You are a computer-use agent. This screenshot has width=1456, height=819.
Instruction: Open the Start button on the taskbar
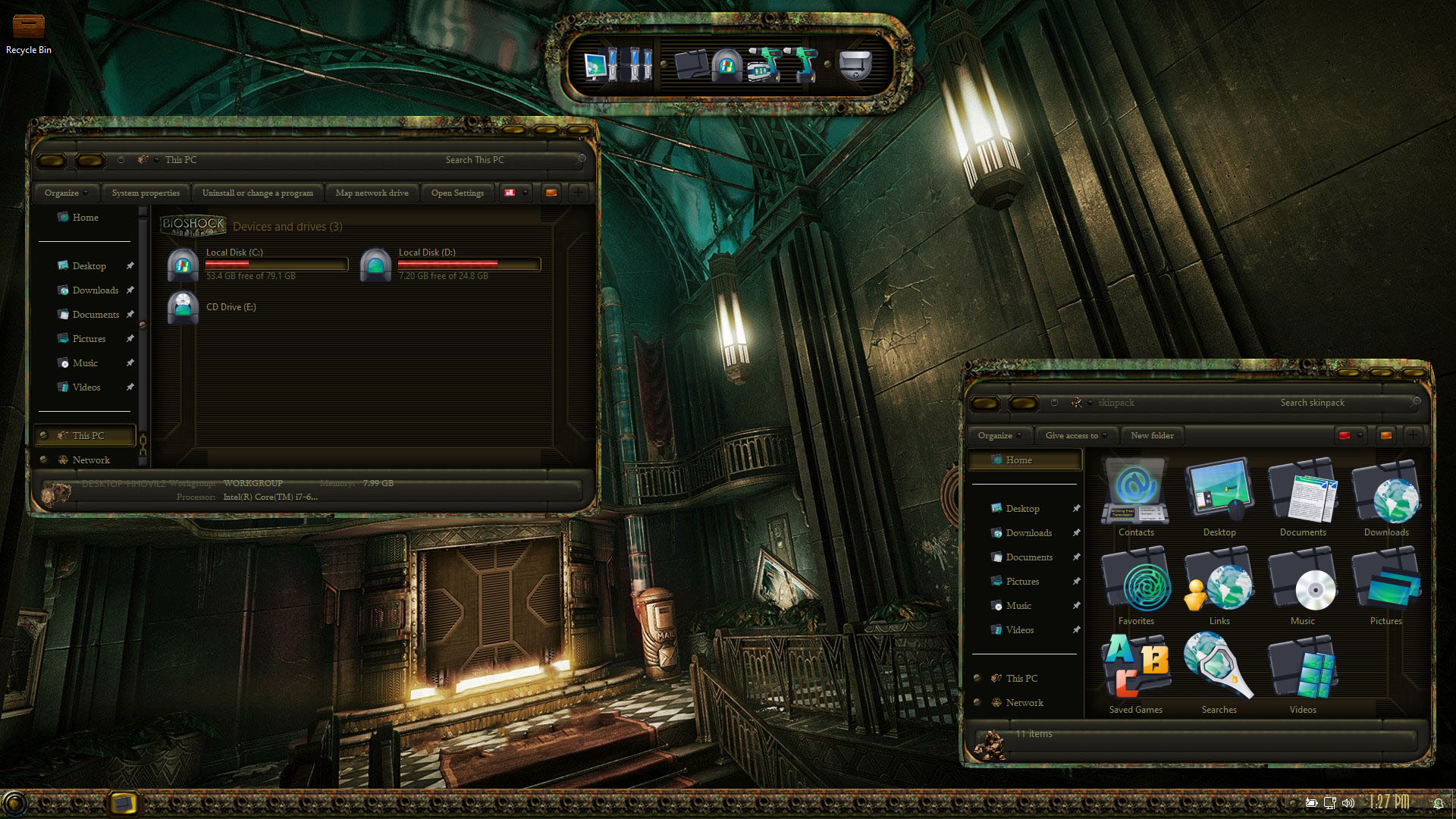tap(14, 802)
